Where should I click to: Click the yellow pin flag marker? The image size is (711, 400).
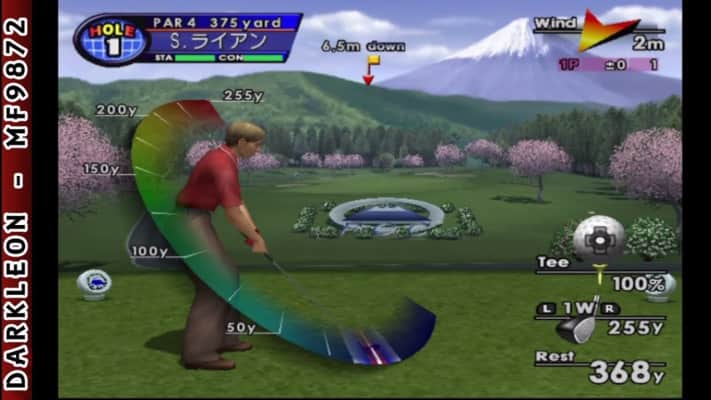click(x=372, y=63)
